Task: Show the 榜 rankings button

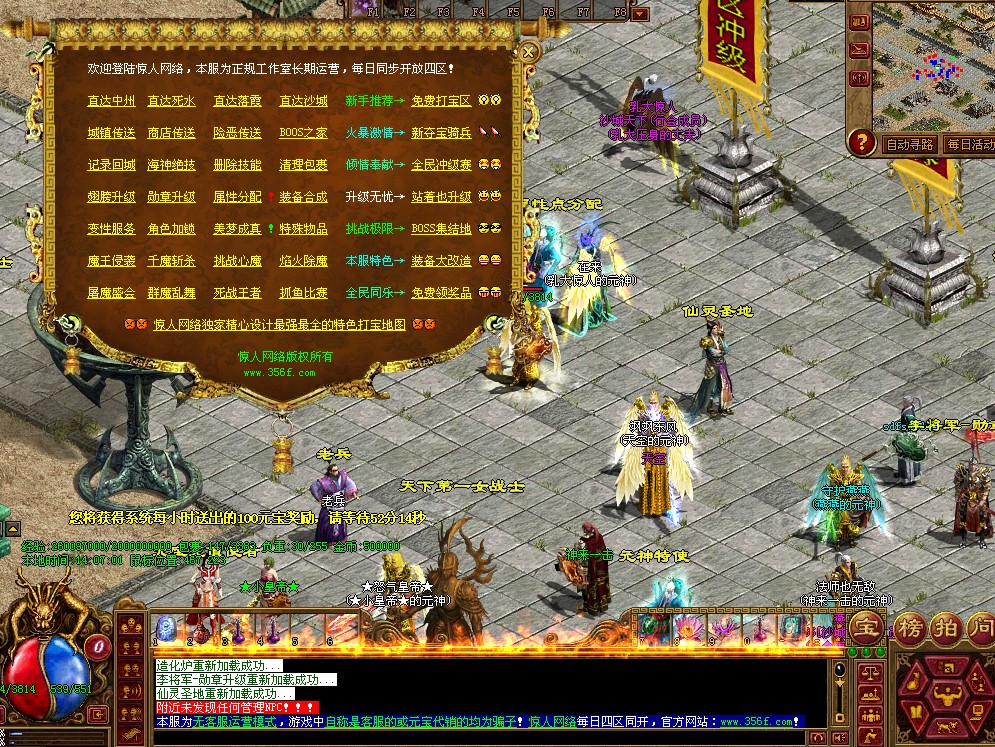Action: click(911, 628)
